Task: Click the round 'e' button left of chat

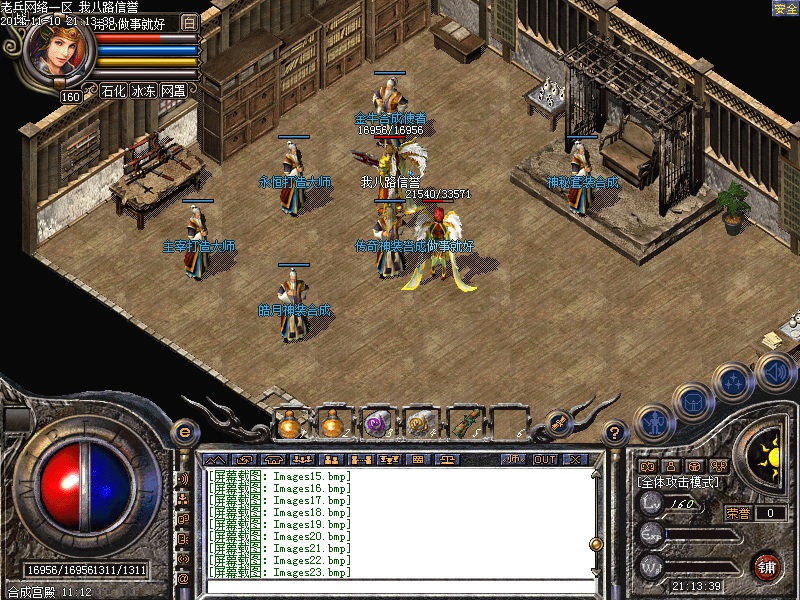Action: 183,432
